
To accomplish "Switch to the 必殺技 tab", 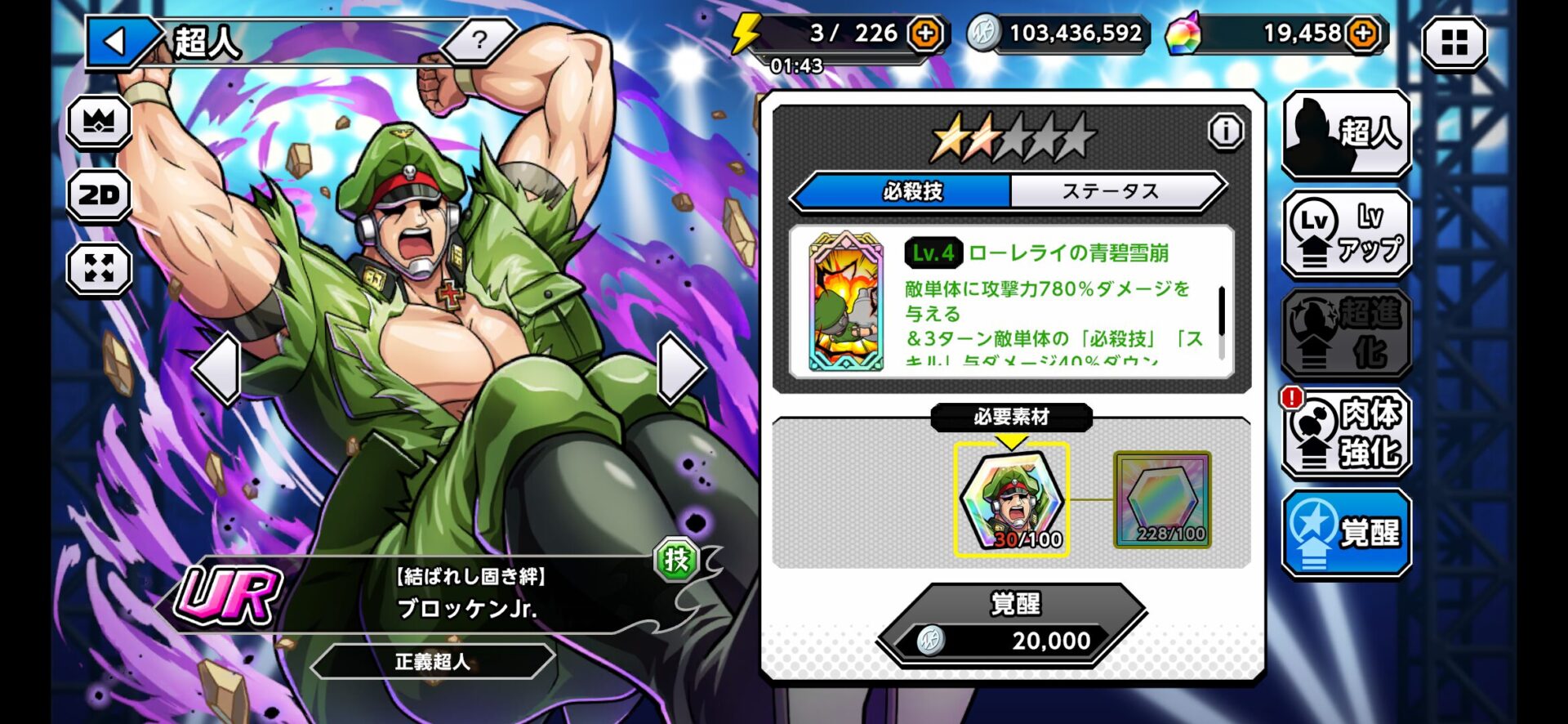I will point(911,192).
